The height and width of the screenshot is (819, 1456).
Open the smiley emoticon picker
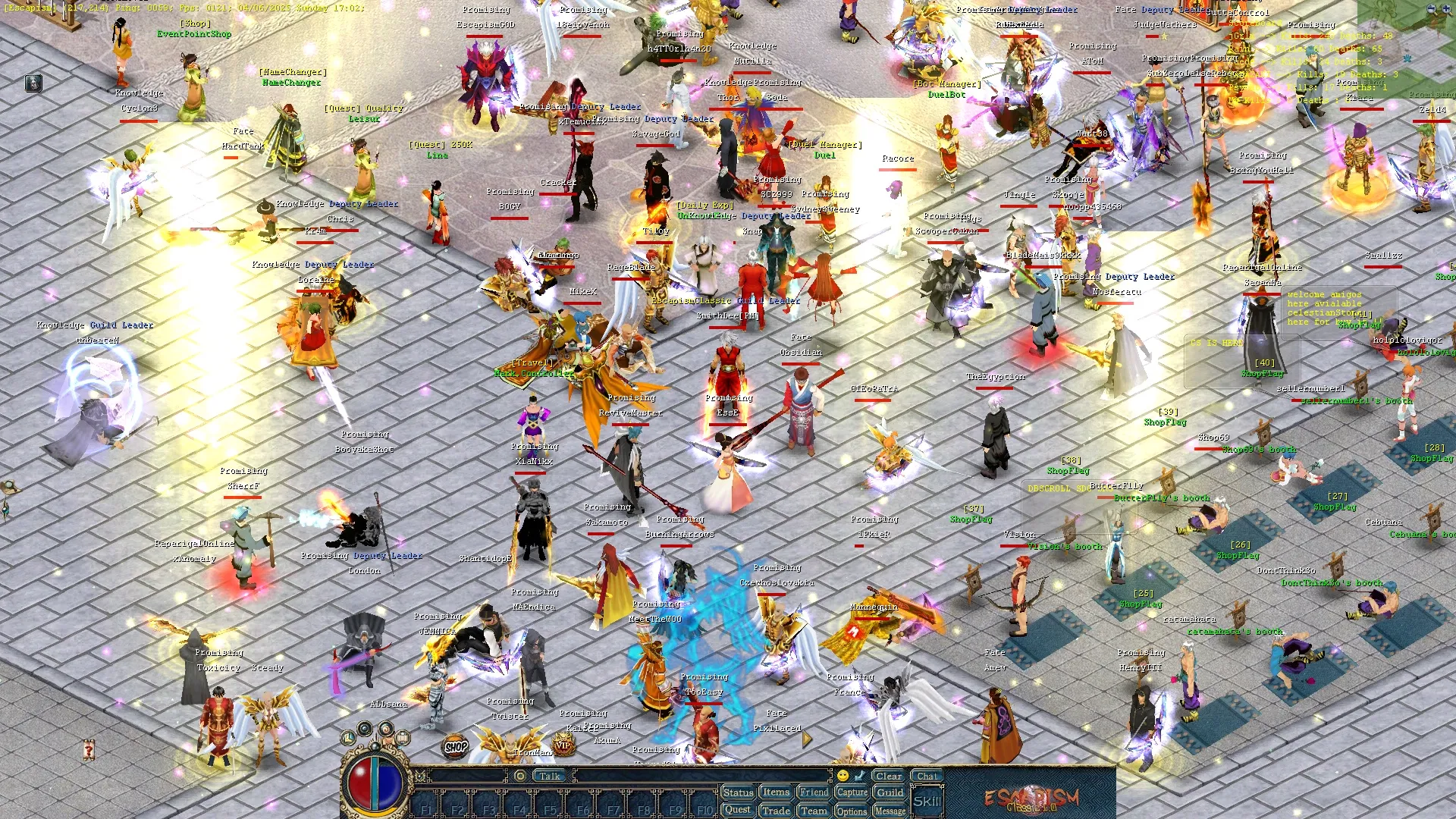click(x=843, y=776)
